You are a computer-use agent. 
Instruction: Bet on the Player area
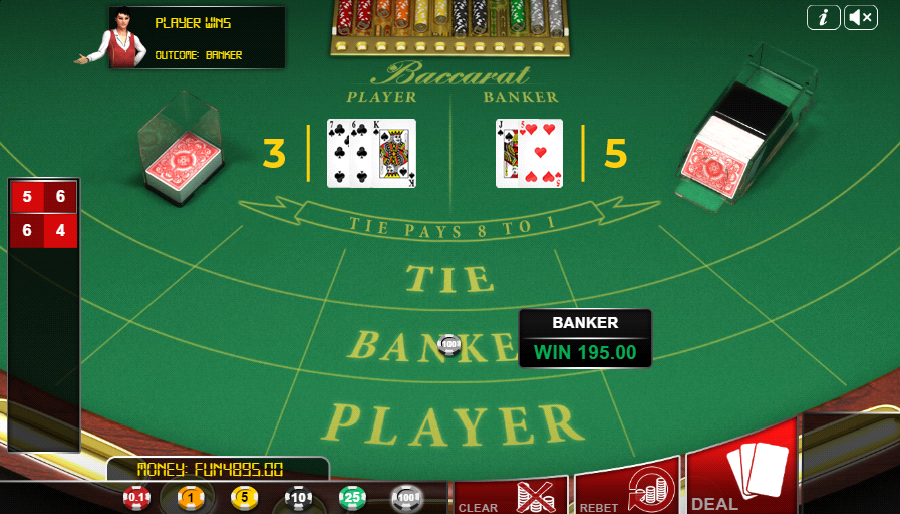pyautogui.click(x=457, y=423)
